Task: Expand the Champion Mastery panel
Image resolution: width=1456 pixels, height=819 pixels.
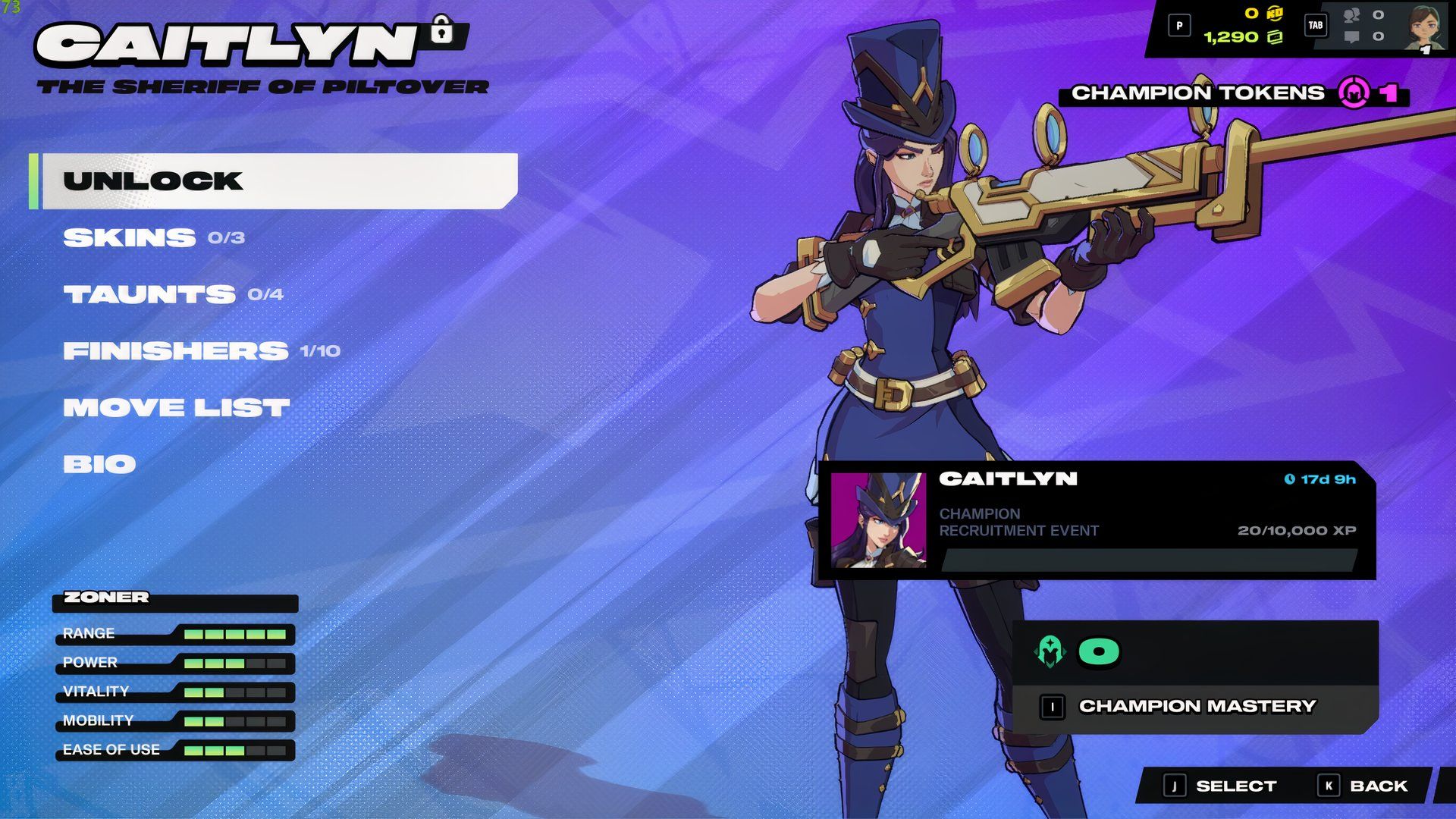Action: pyautogui.click(x=1198, y=707)
